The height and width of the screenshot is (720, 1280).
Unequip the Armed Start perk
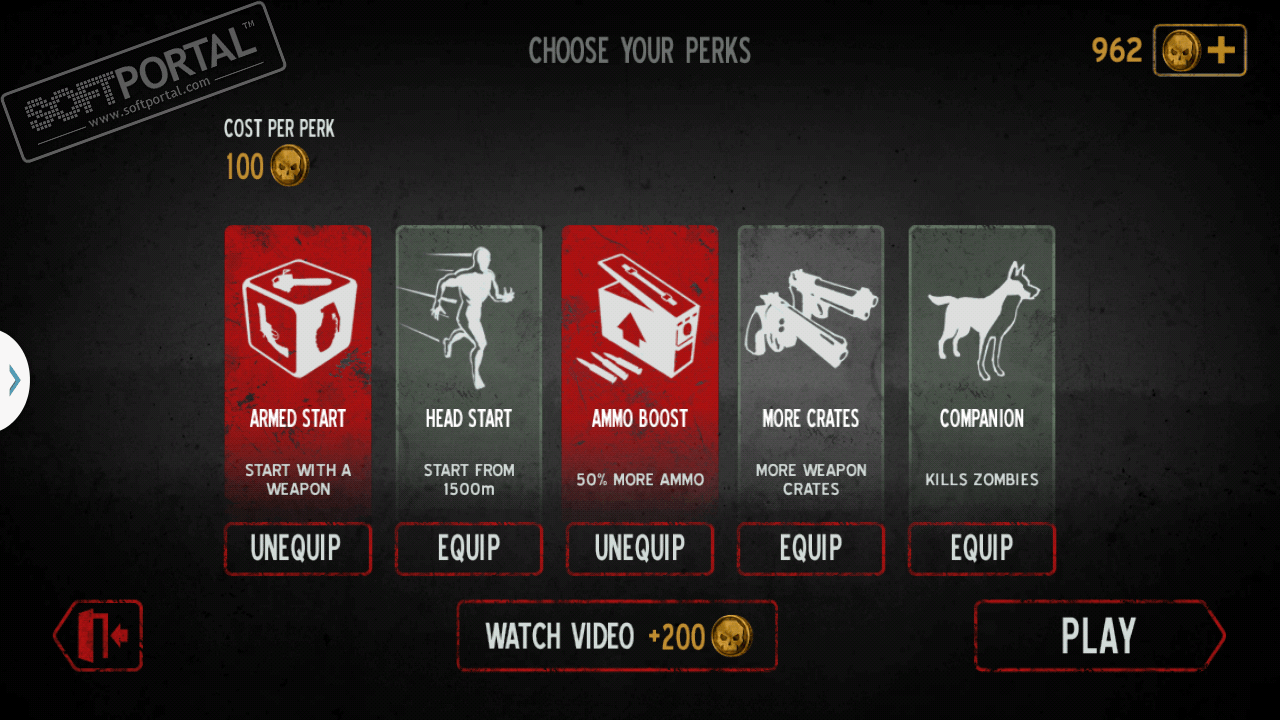(297, 548)
